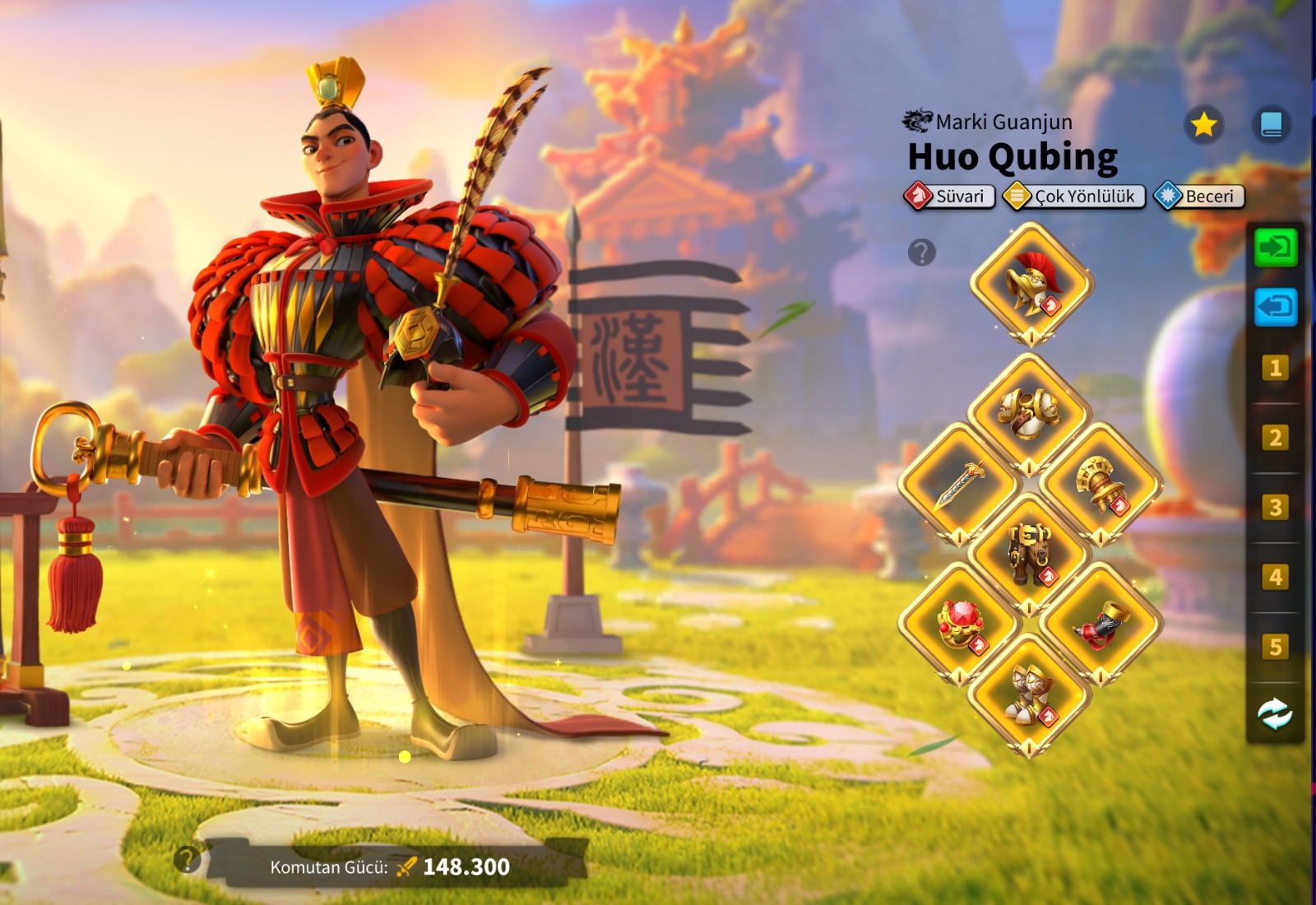Screen dimensions: 1316x905
Task: Select the ruby ring accessory slot
Action: tap(959, 624)
